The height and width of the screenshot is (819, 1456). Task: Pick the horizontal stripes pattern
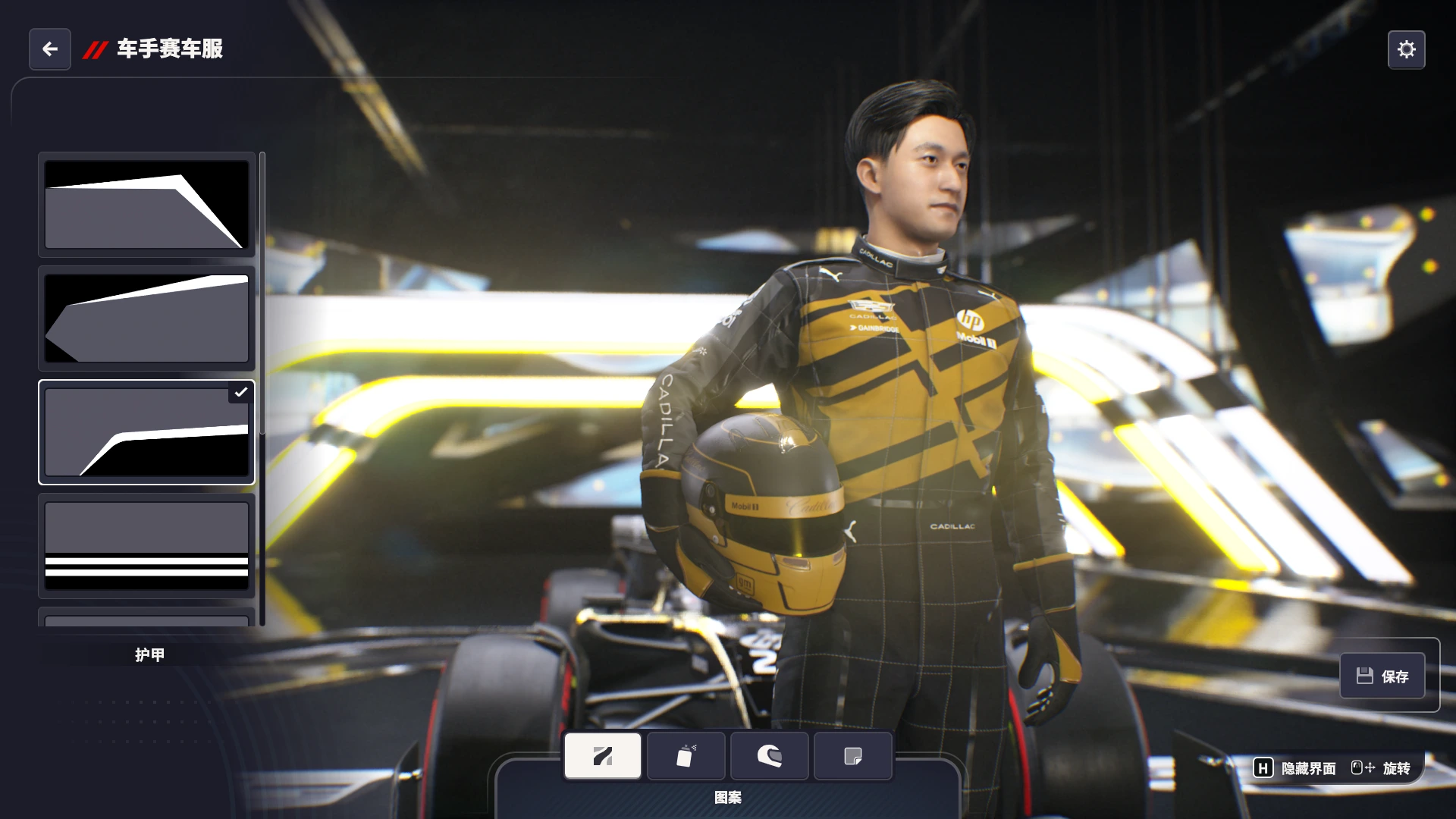[x=146, y=545]
